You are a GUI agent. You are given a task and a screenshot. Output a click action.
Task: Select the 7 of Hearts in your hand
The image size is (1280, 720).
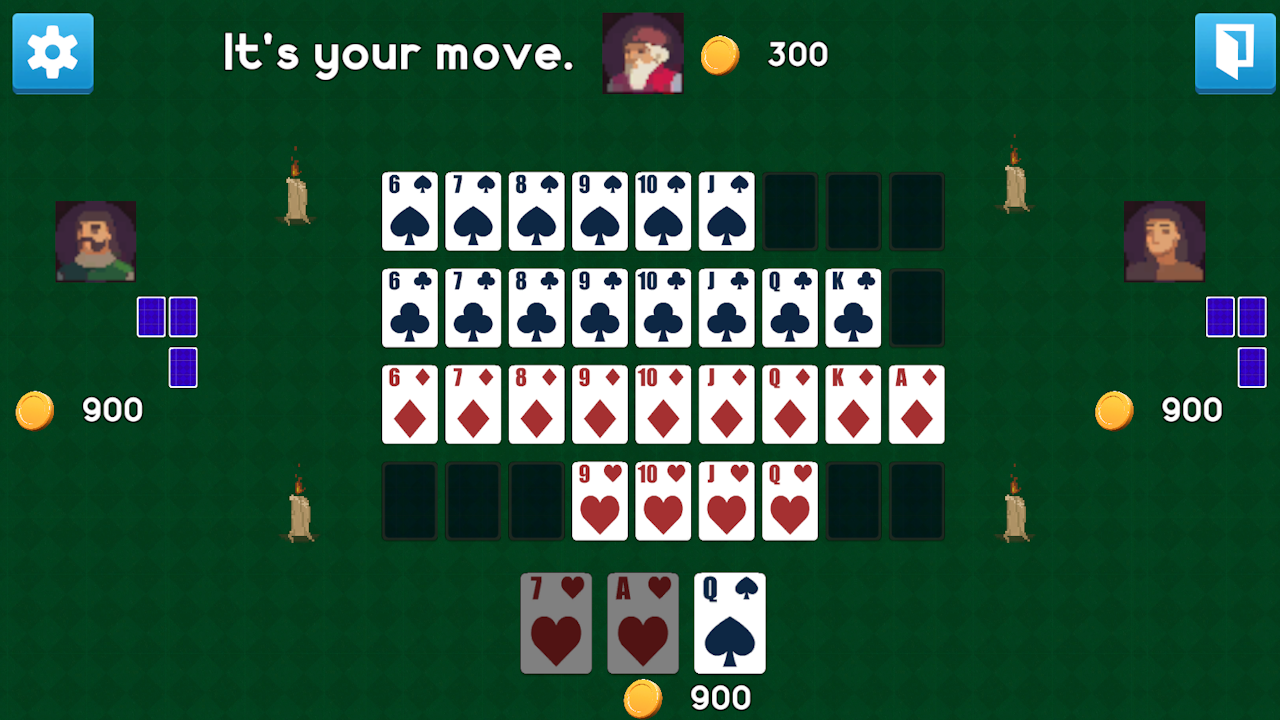555,622
